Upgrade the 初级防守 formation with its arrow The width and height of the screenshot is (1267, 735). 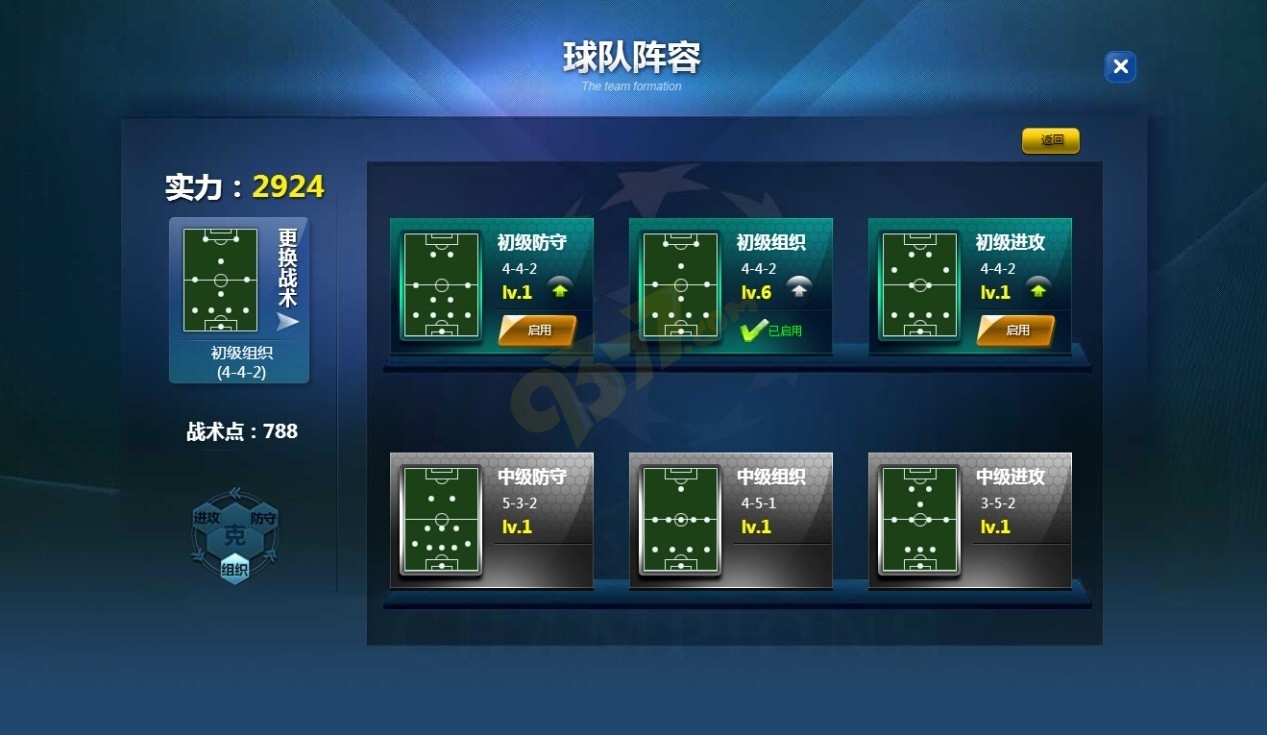pos(561,290)
